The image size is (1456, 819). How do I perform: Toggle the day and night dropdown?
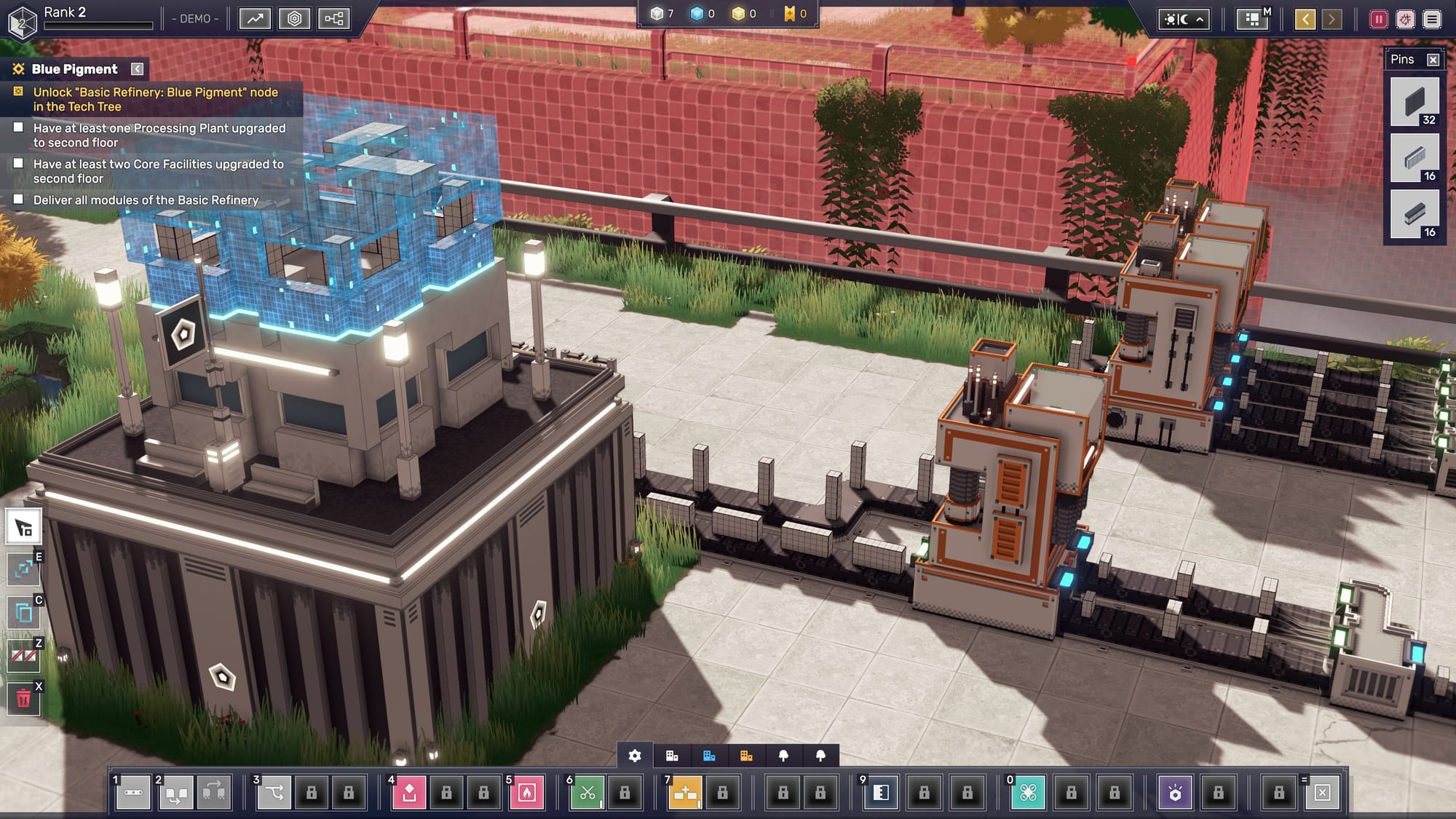pyautogui.click(x=1184, y=19)
